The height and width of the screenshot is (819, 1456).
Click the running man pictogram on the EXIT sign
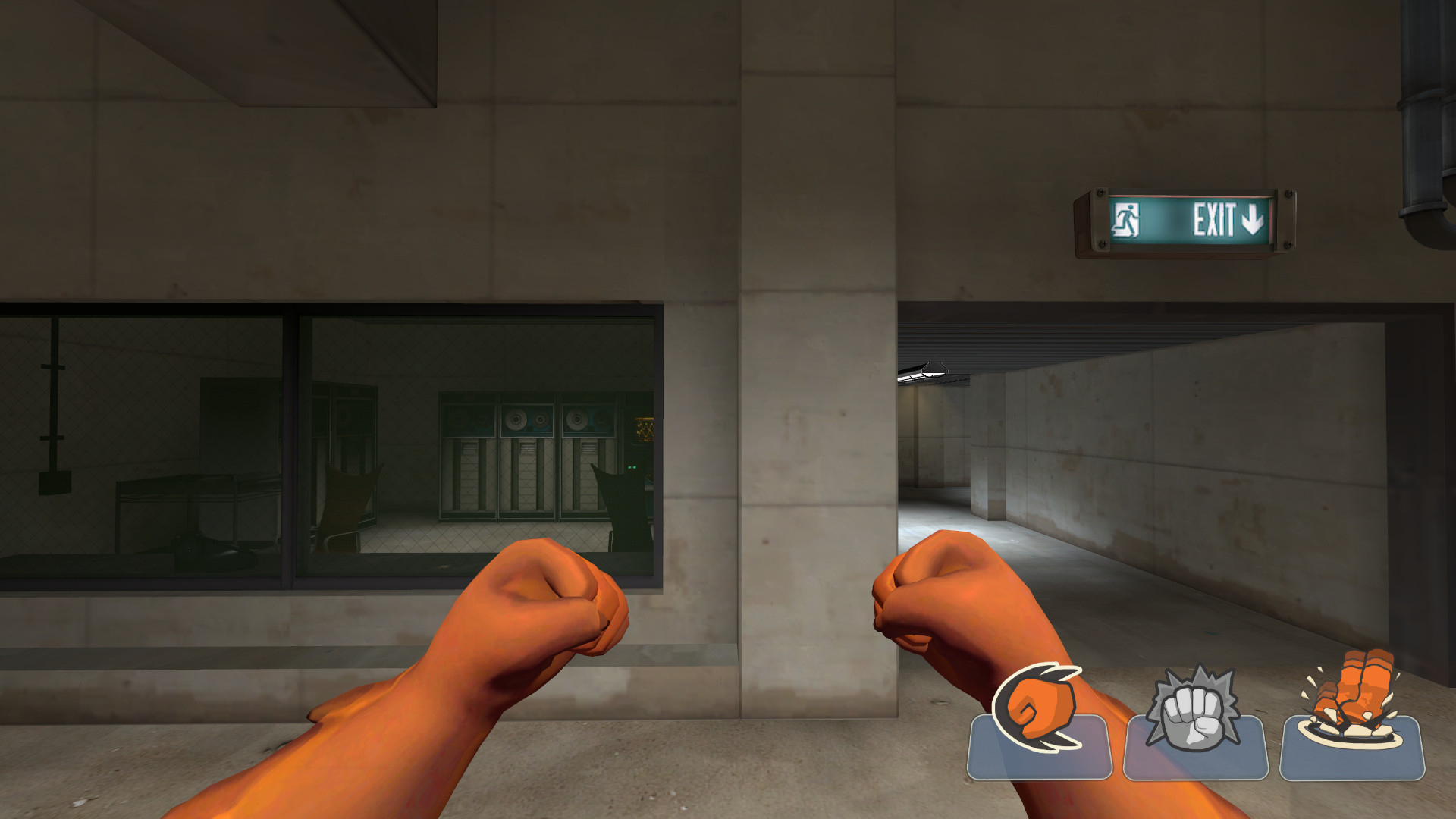tap(1127, 218)
